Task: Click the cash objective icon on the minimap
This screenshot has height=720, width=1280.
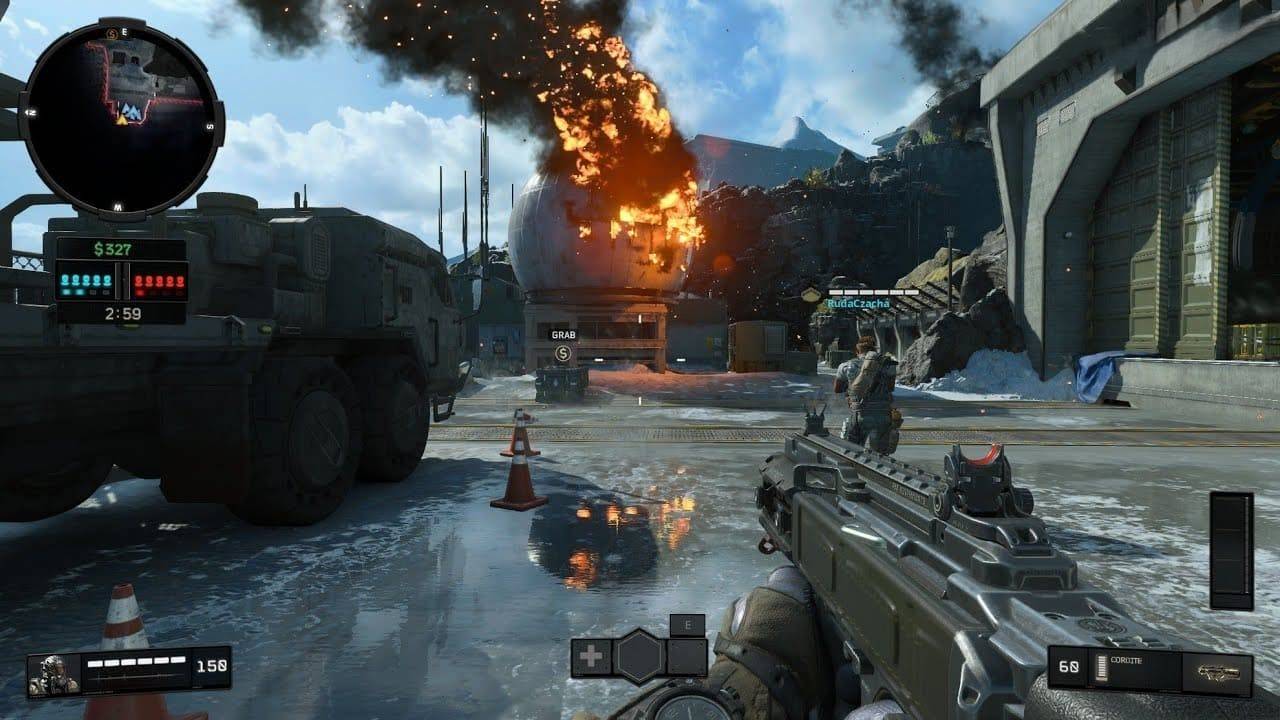Action: [110, 33]
